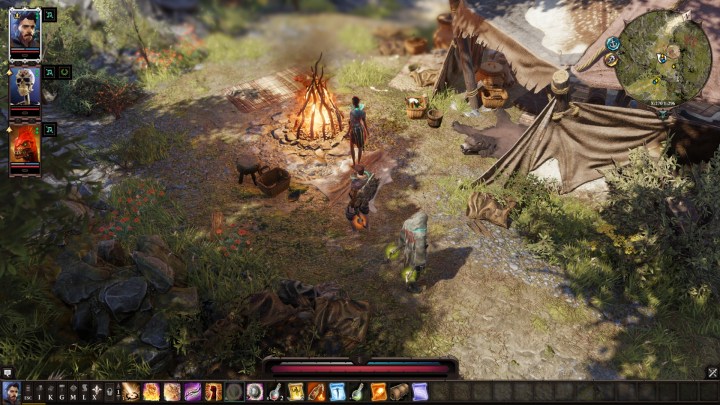Image resolution: width=720 pixels, height=405 pixels.
Task: Click the blue waypoint button beside minimap
Action: point(611,43)
